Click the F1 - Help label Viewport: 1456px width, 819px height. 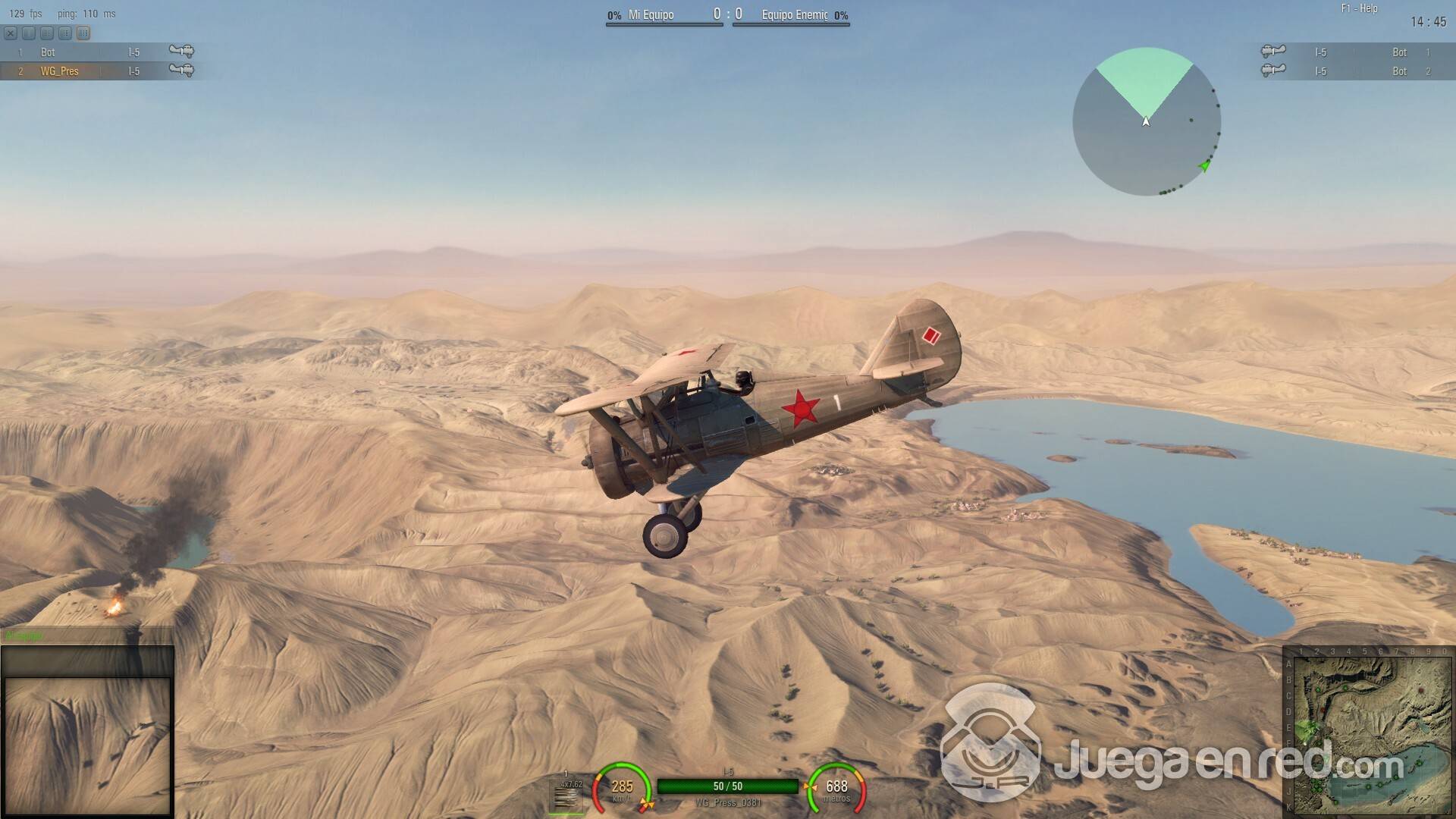(x=1359, y=8)
